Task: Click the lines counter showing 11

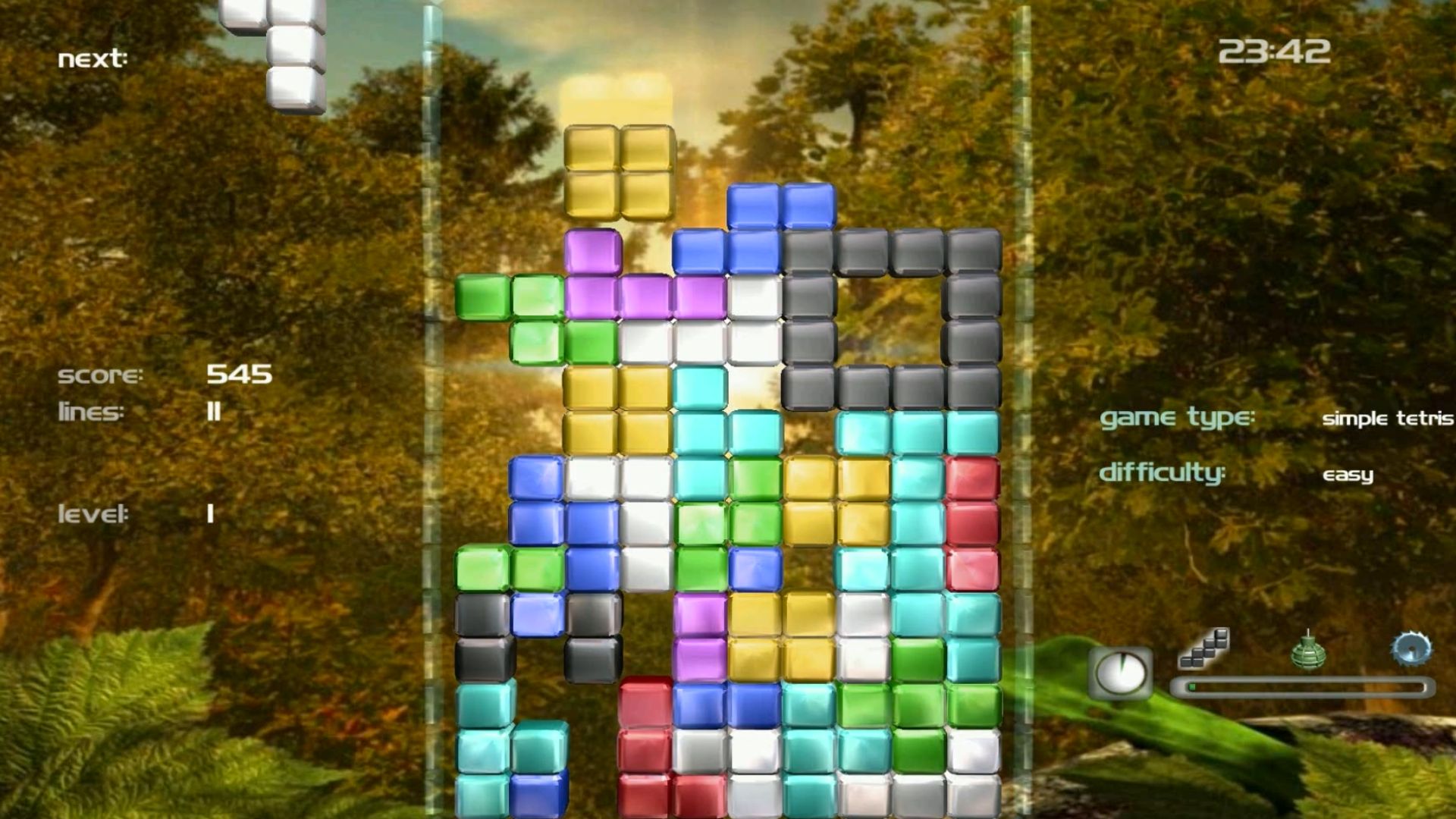Action: click(215, 412)
